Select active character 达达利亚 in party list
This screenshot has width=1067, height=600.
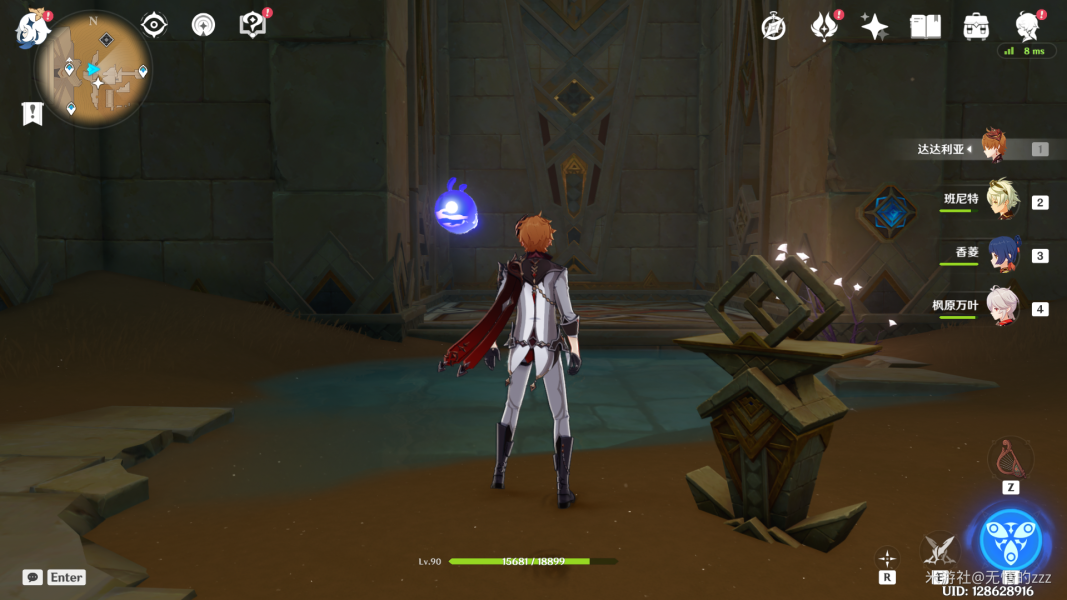[x=992, y=148]
